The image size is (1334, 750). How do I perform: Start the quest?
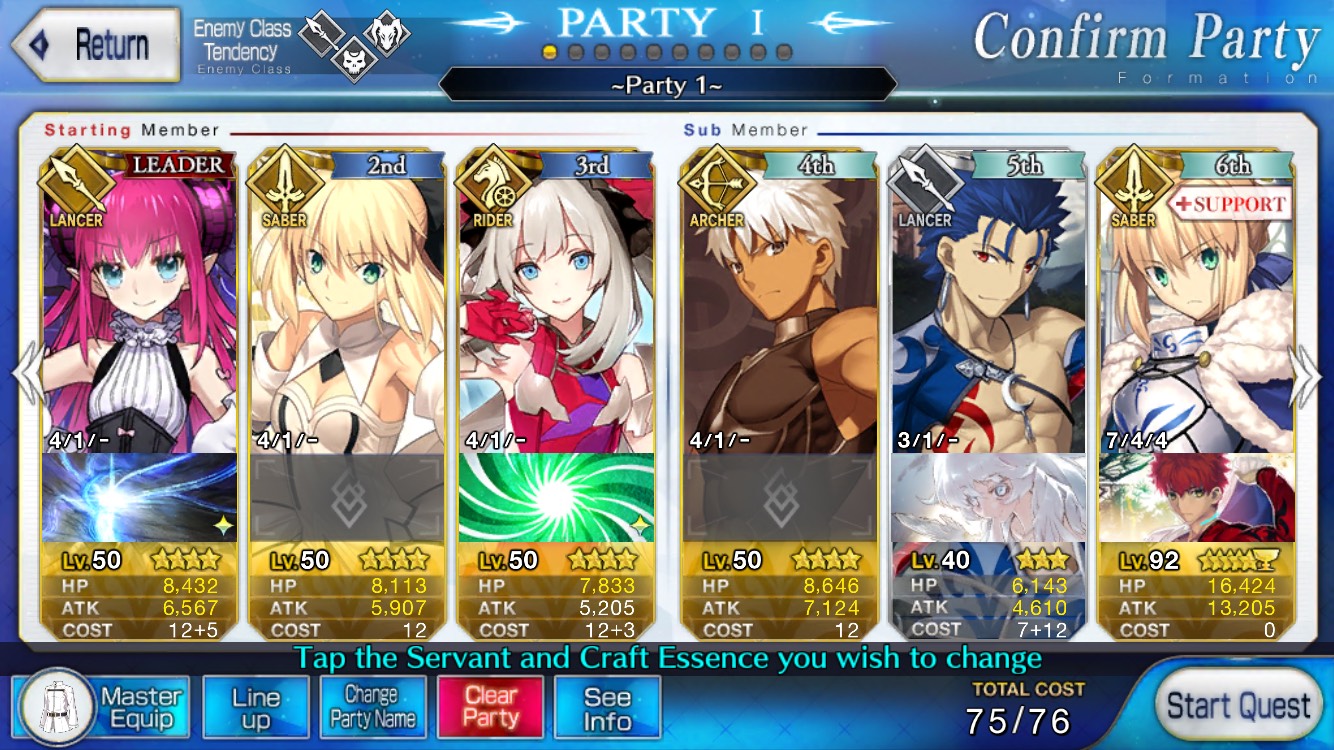tap(1238, 705)
